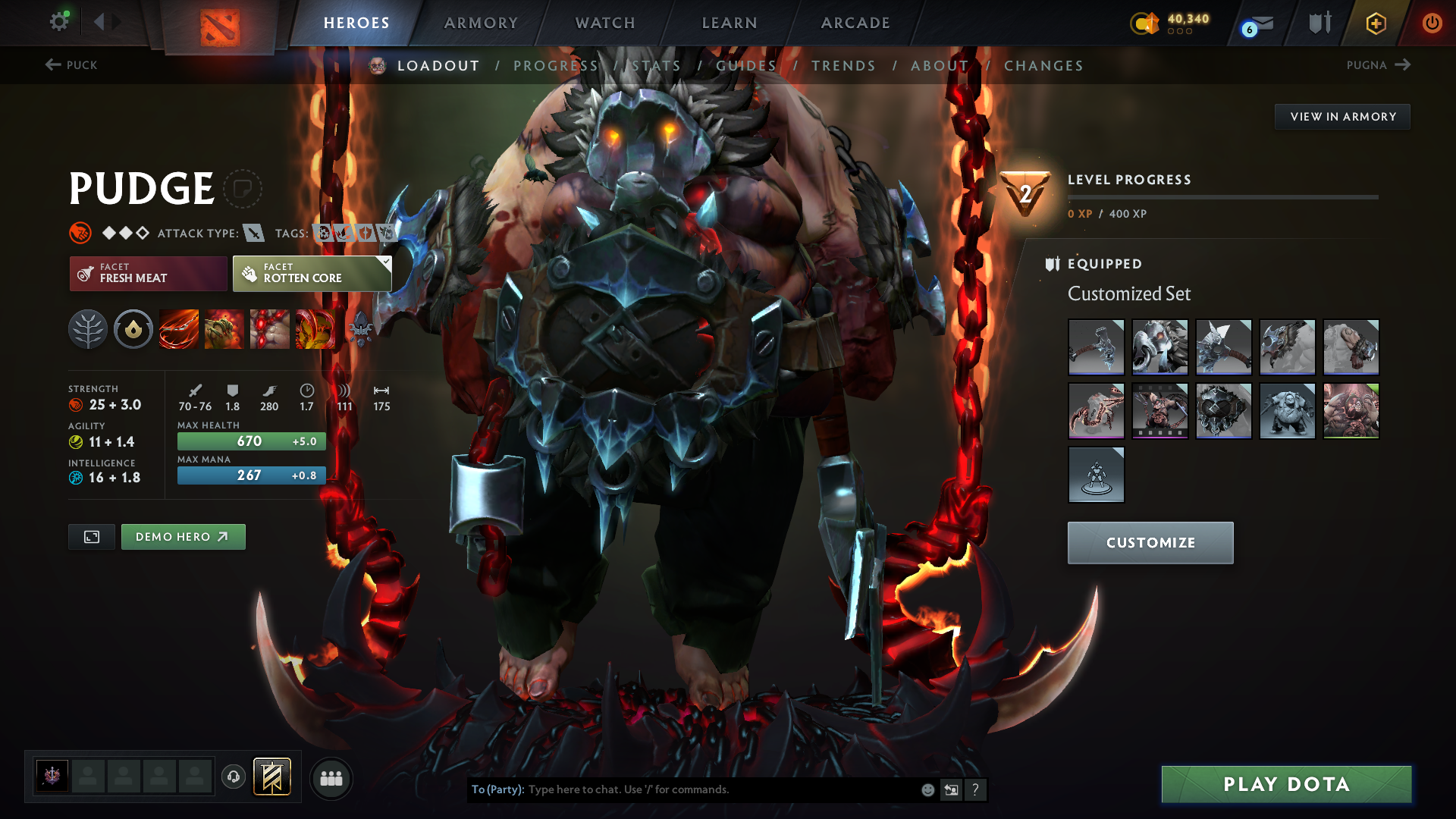Open the Customize loadout button

[x=1150, y=543]
